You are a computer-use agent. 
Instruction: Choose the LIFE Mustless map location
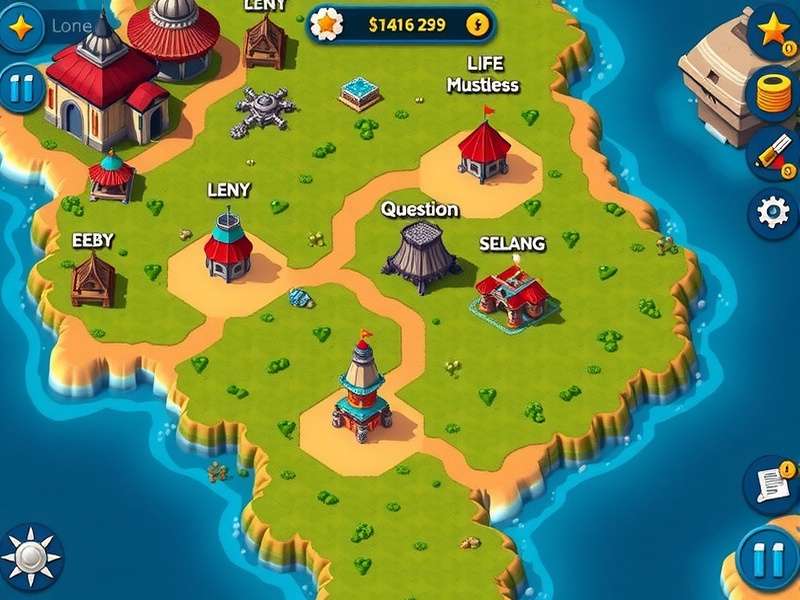pos(484,150)
